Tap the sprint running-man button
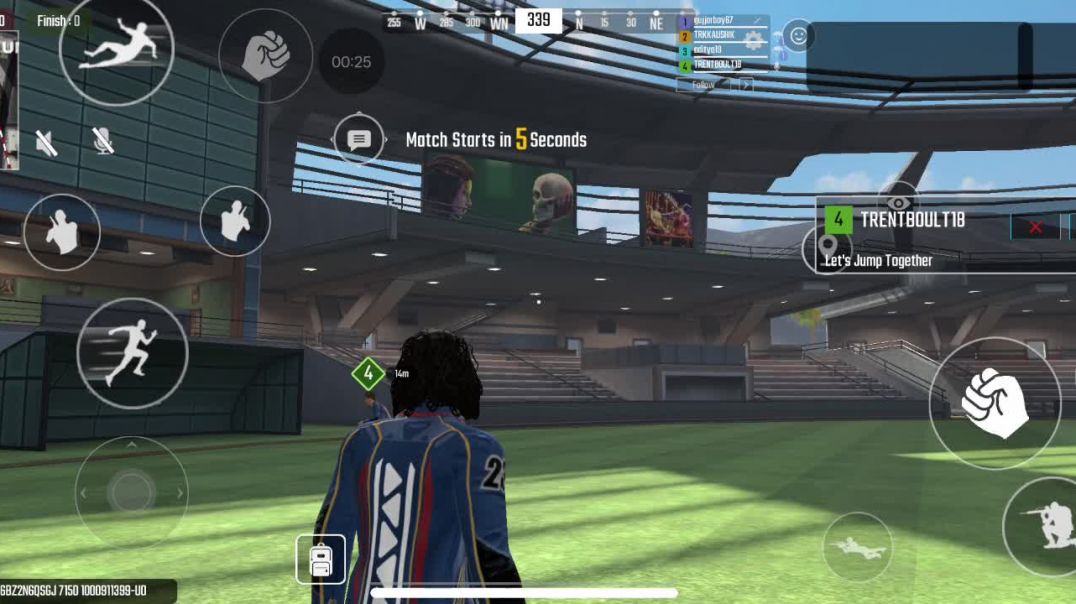This screenshot has height=604, width=1076. pos(132,353)
